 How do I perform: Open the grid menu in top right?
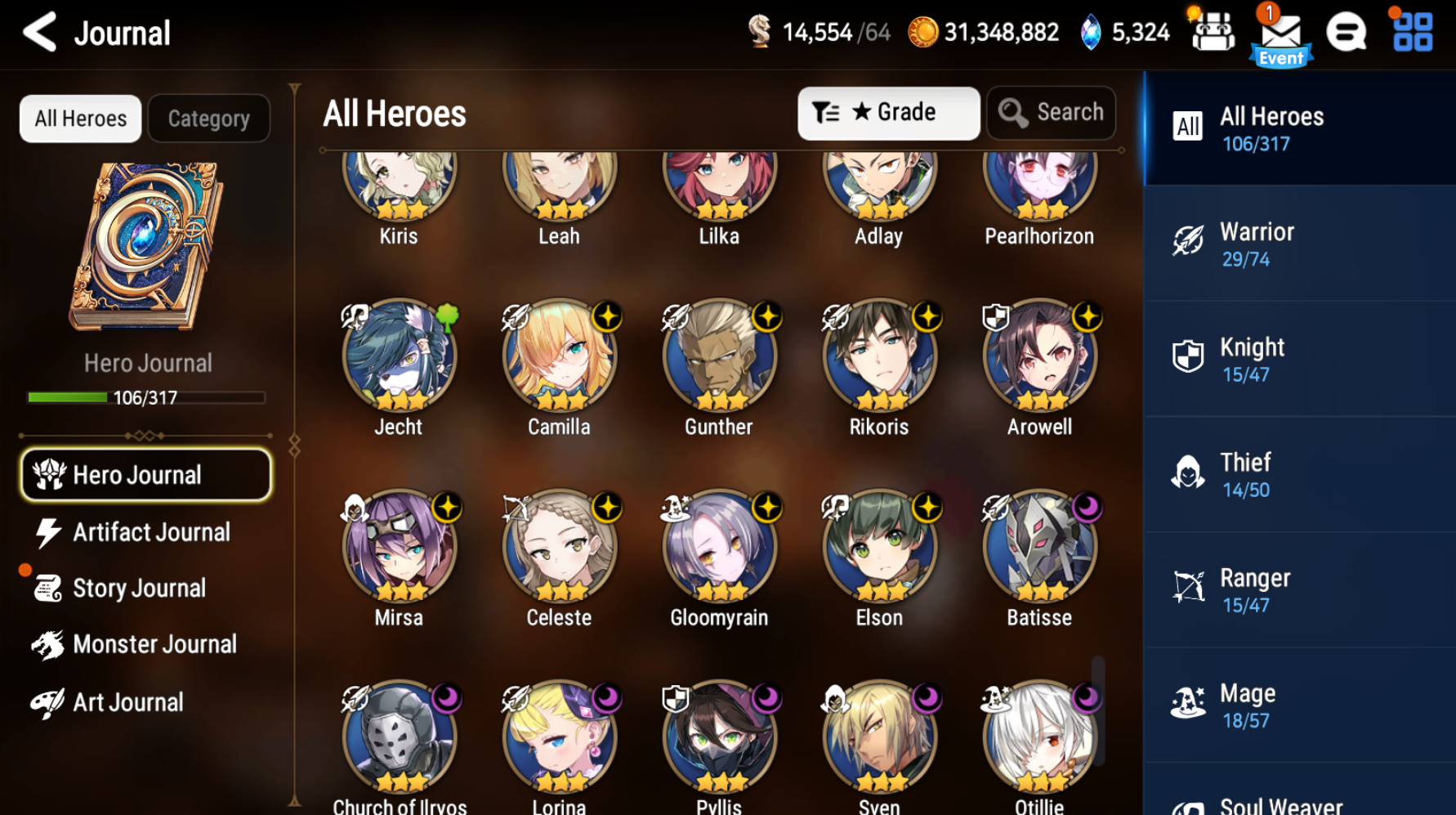coord(1411,33)
